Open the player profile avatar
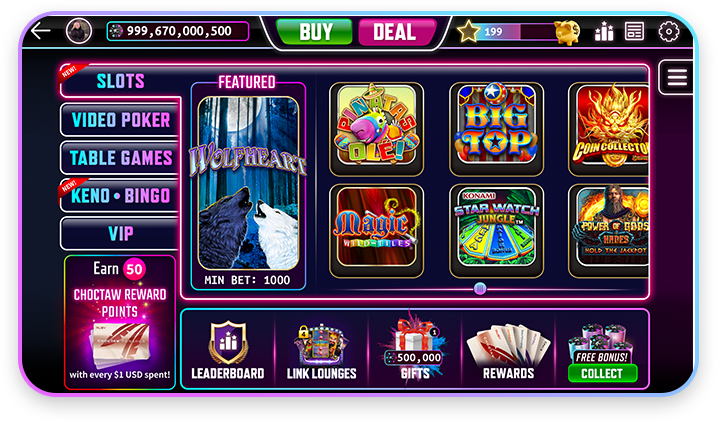Viewport: 717px width, 422px height. pyautogui.click(x=79, y=31)
